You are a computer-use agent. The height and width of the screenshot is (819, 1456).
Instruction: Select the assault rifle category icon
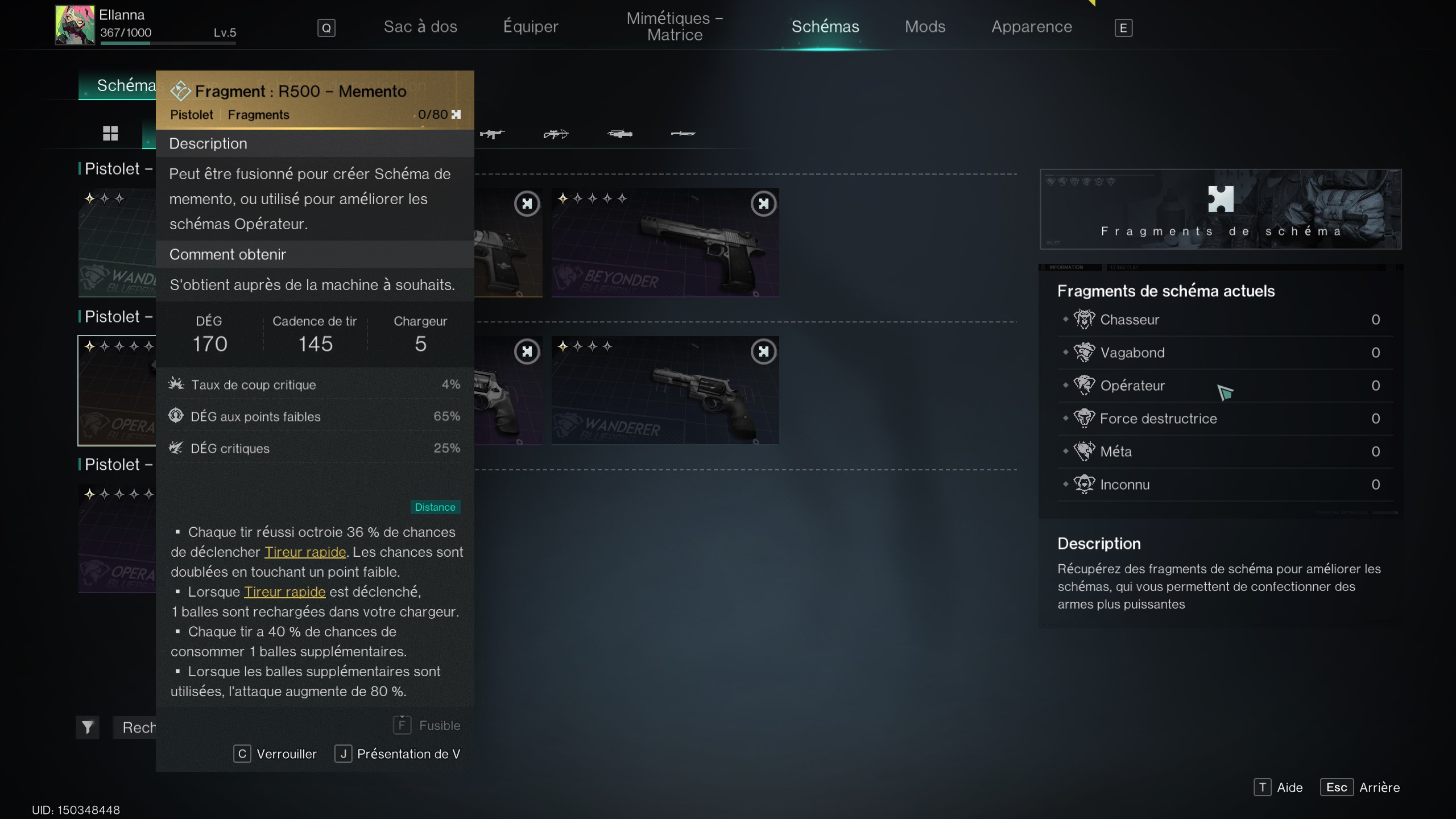(492, 135)
